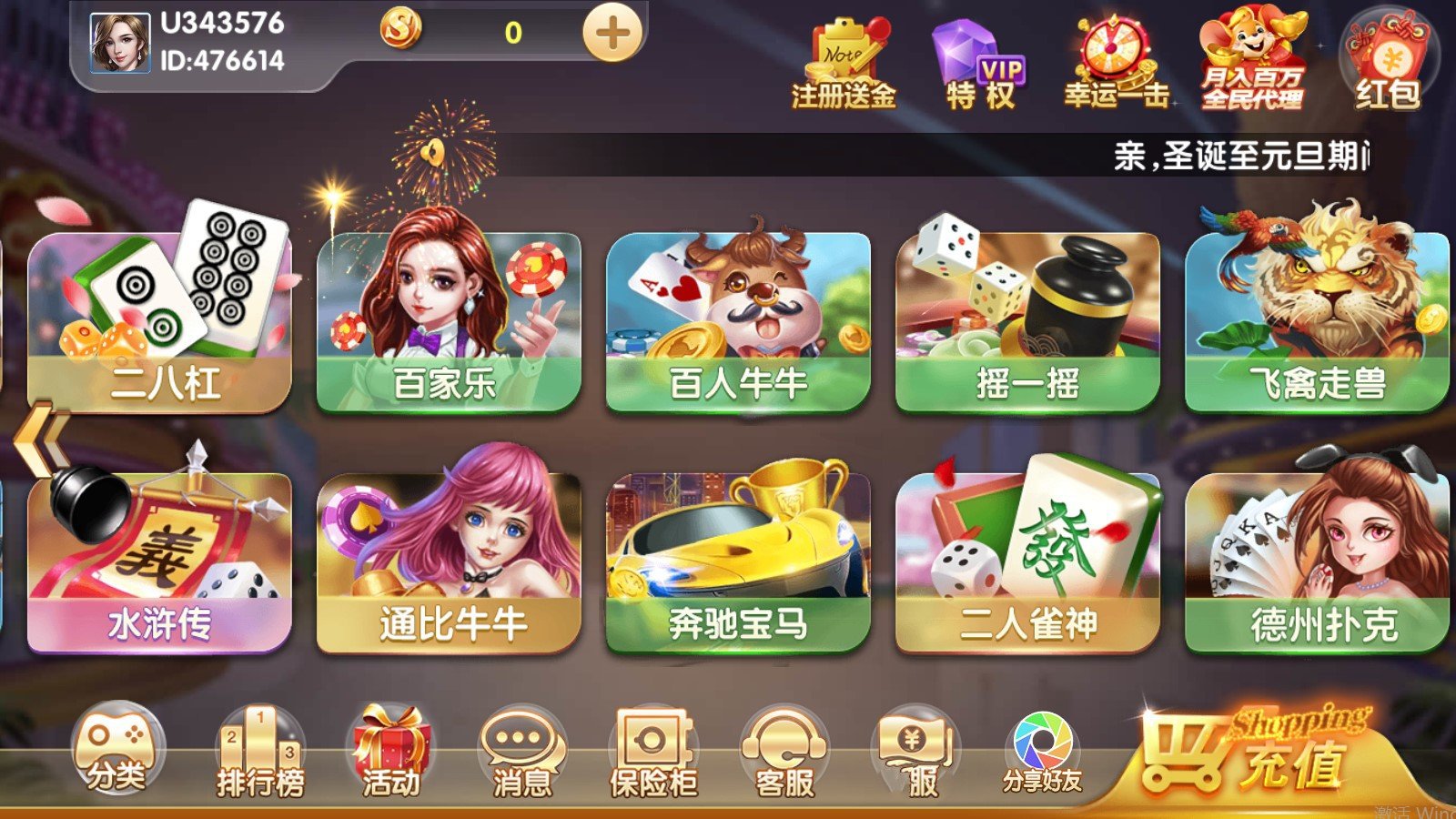The width and height of the screenshot is (1456, 819).
Task: Contact 客服 customer service
Action: [784, 753]
